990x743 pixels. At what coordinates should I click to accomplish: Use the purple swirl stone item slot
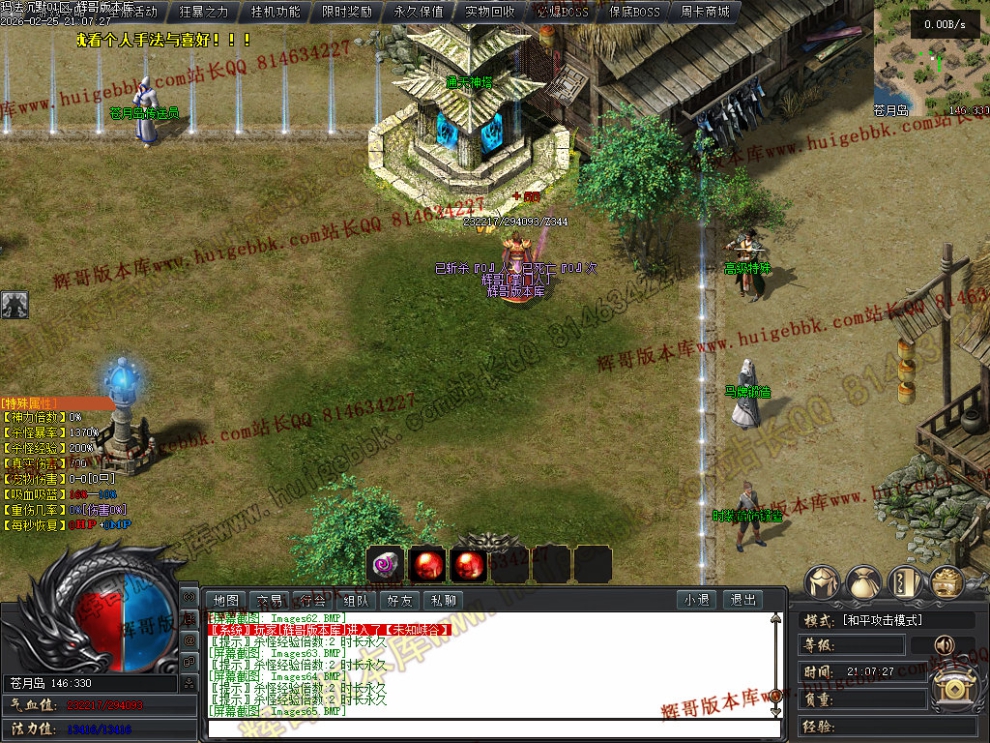[x=384, y=564]
